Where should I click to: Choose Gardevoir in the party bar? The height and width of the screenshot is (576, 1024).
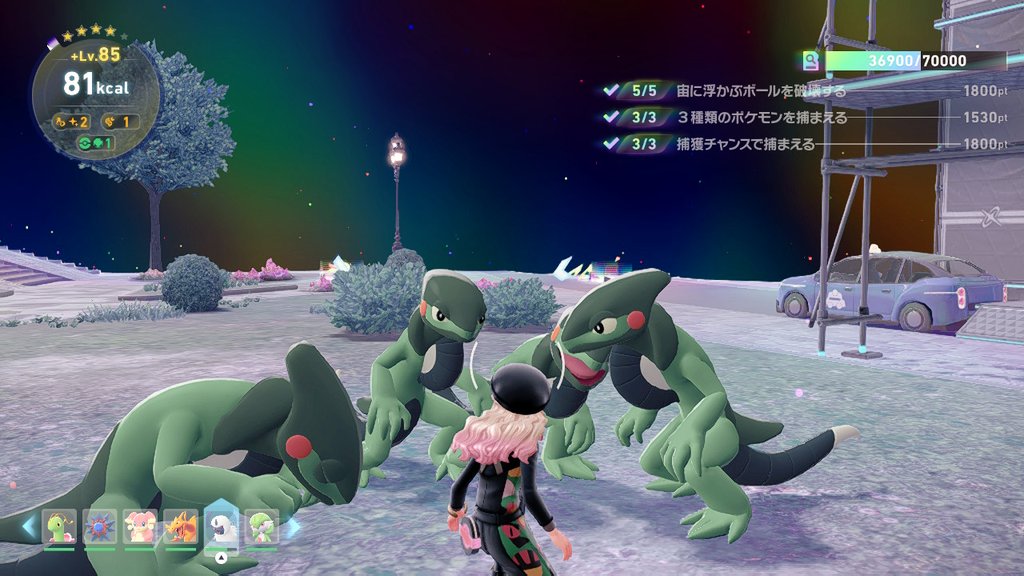pyautogui.click(x=262, y=528)
